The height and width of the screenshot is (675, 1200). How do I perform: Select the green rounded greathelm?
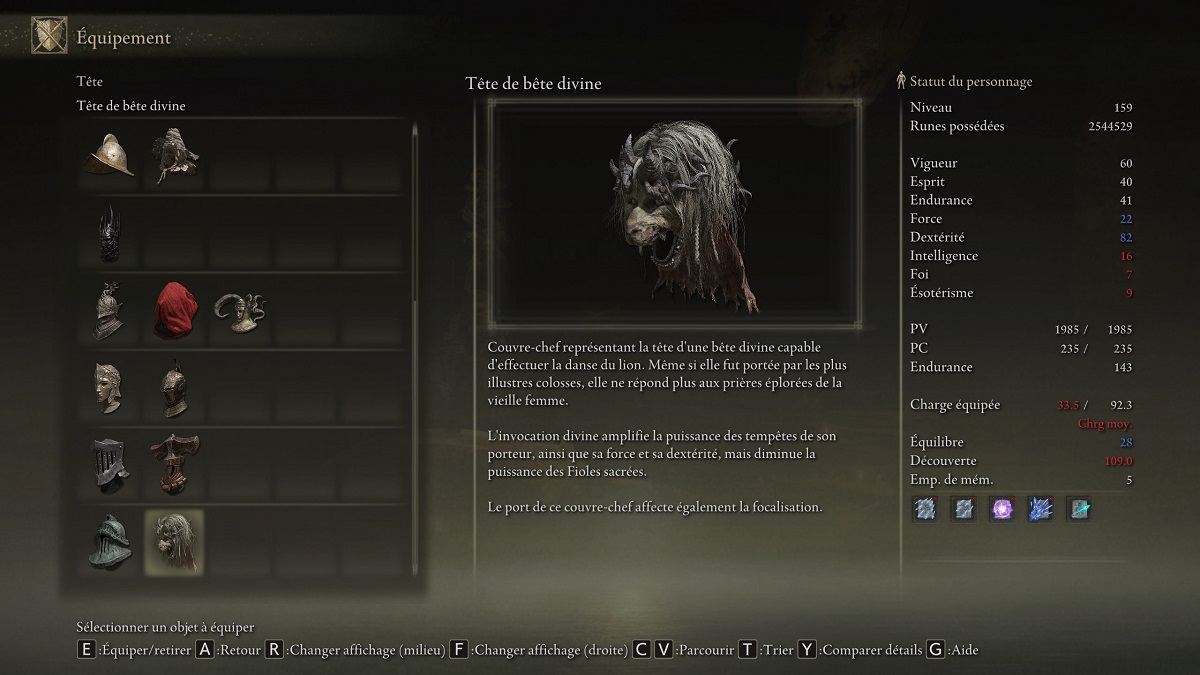(x=109, y=542)
